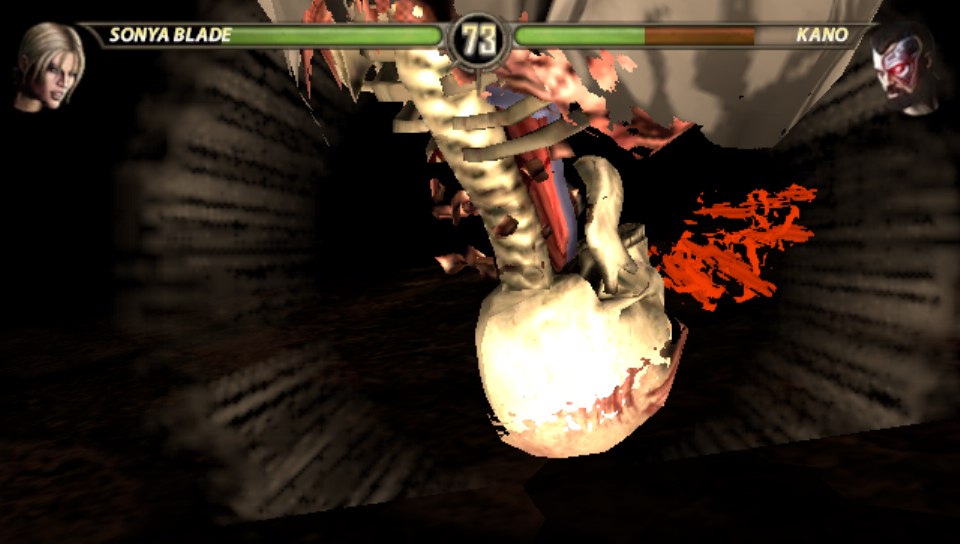960x544 pixels.
Task: Click Sonya Blade's character portrait
Action: 46,66
